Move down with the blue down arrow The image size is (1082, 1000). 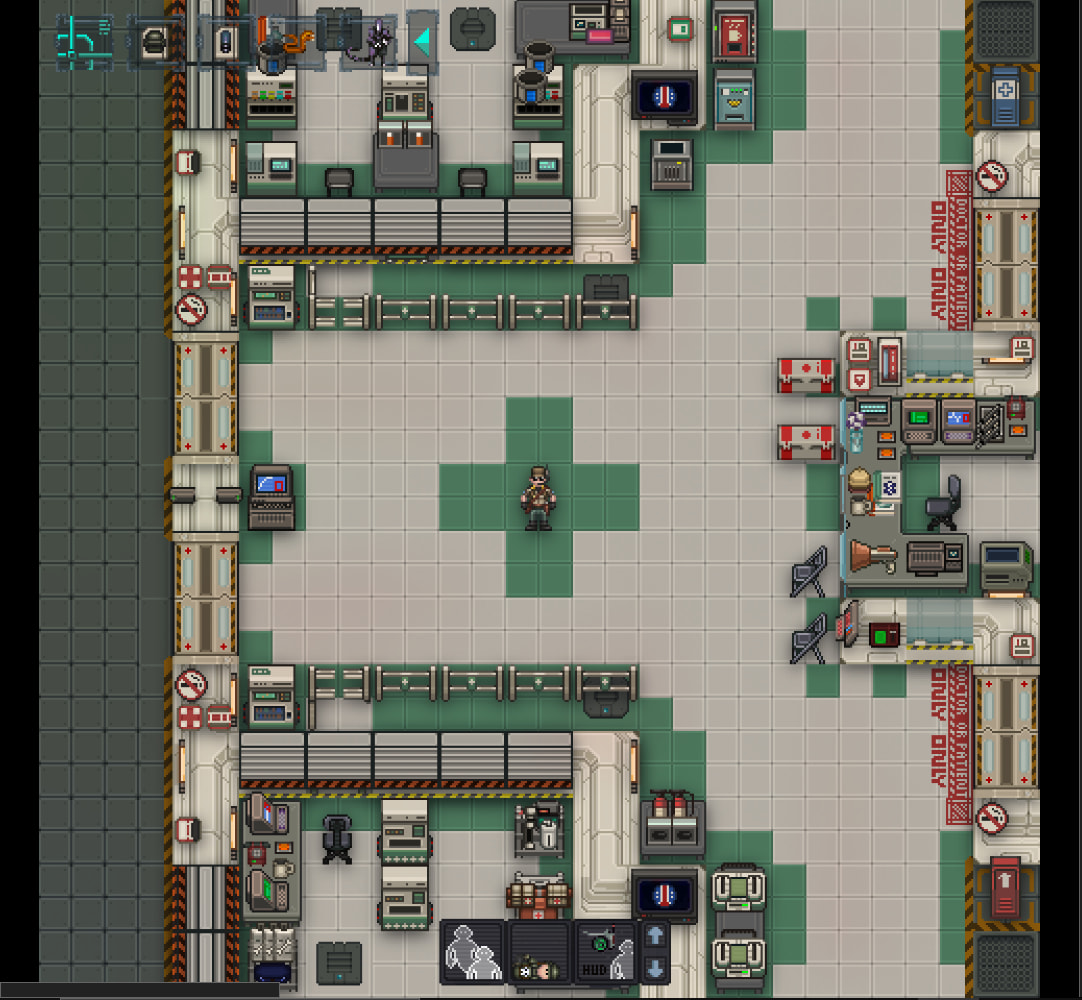point(655,968)
